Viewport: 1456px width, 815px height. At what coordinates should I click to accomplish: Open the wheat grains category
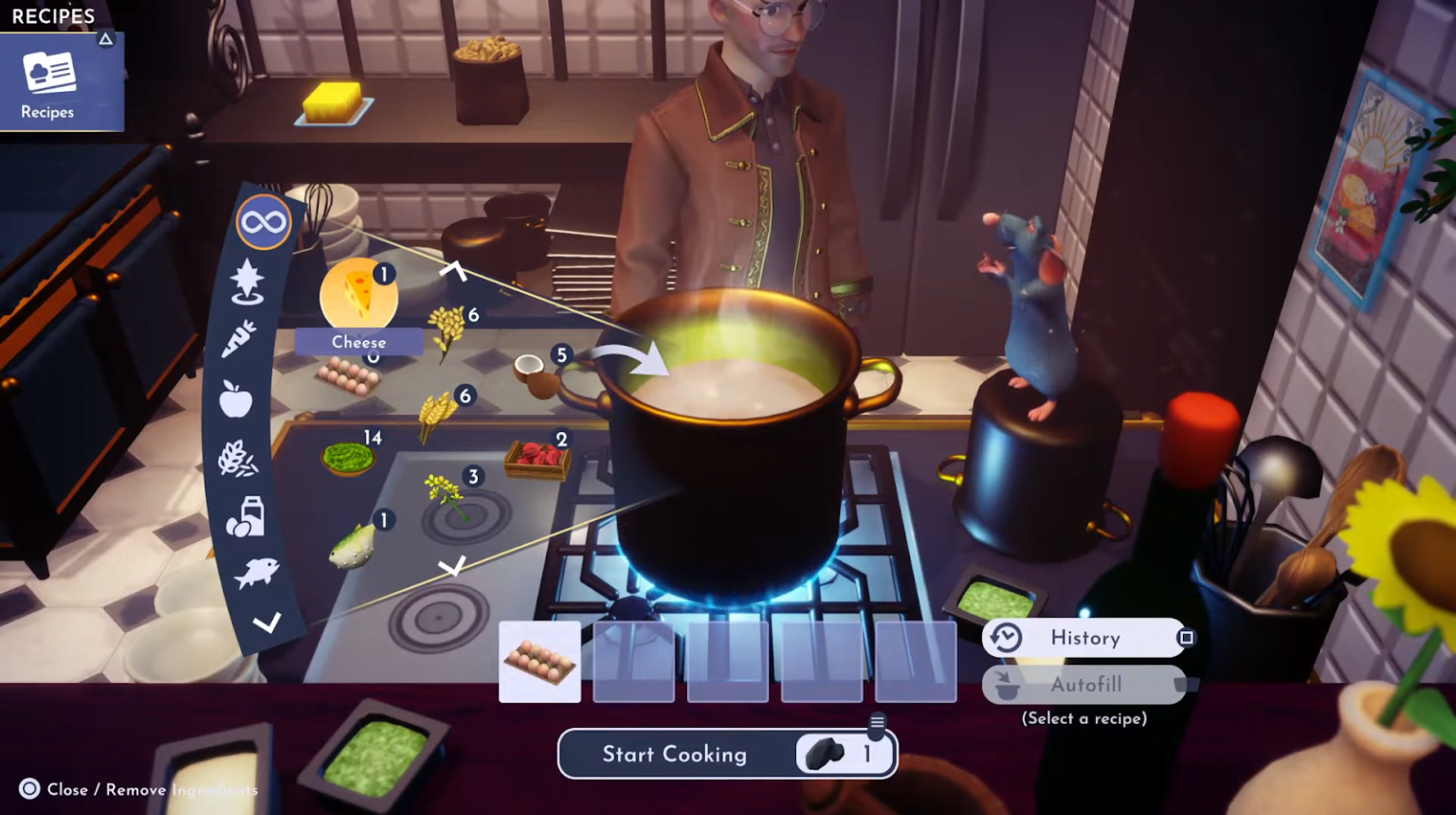[x=237, y=459]
